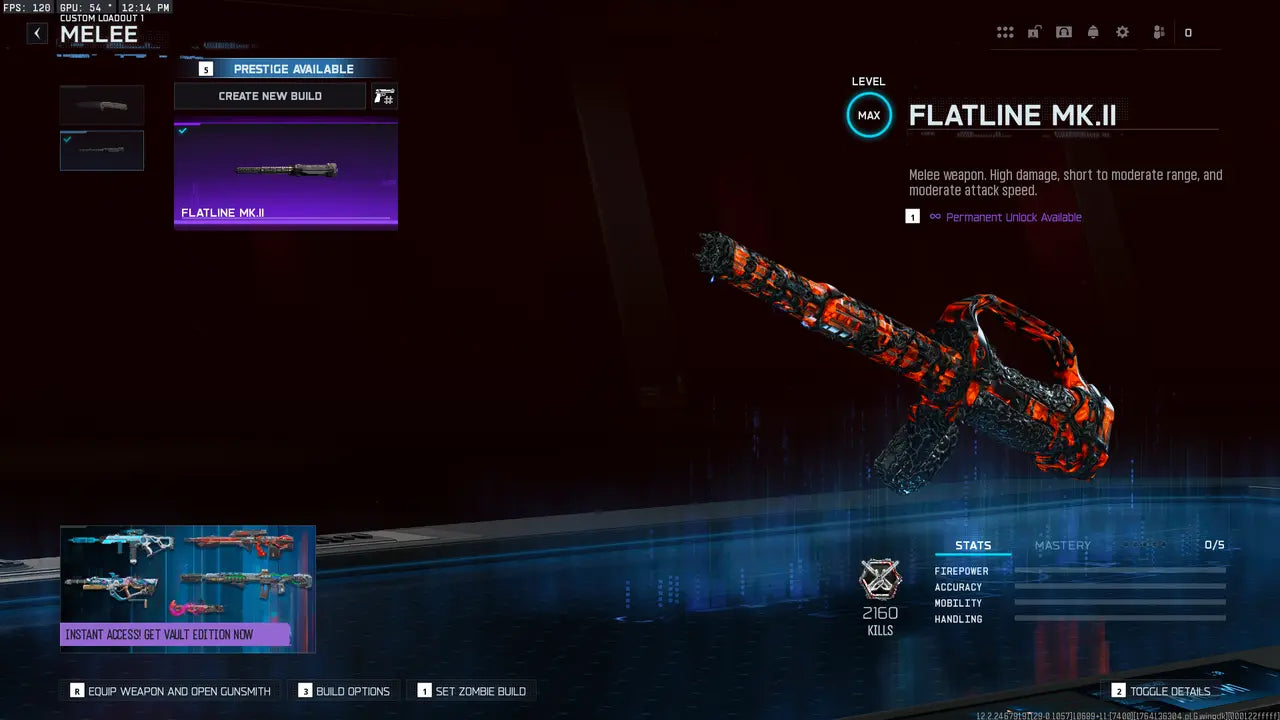Go back using the left arrow near MELEE

[x=37, y=33]
